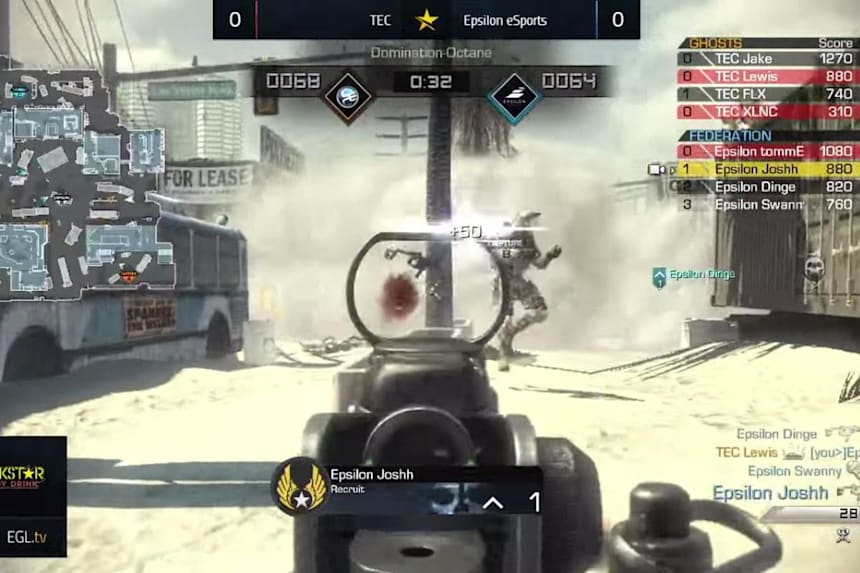Click the winged star Recruit rank emblem
Viewport: 860px width, 573px height.
(x=299, y=485)
